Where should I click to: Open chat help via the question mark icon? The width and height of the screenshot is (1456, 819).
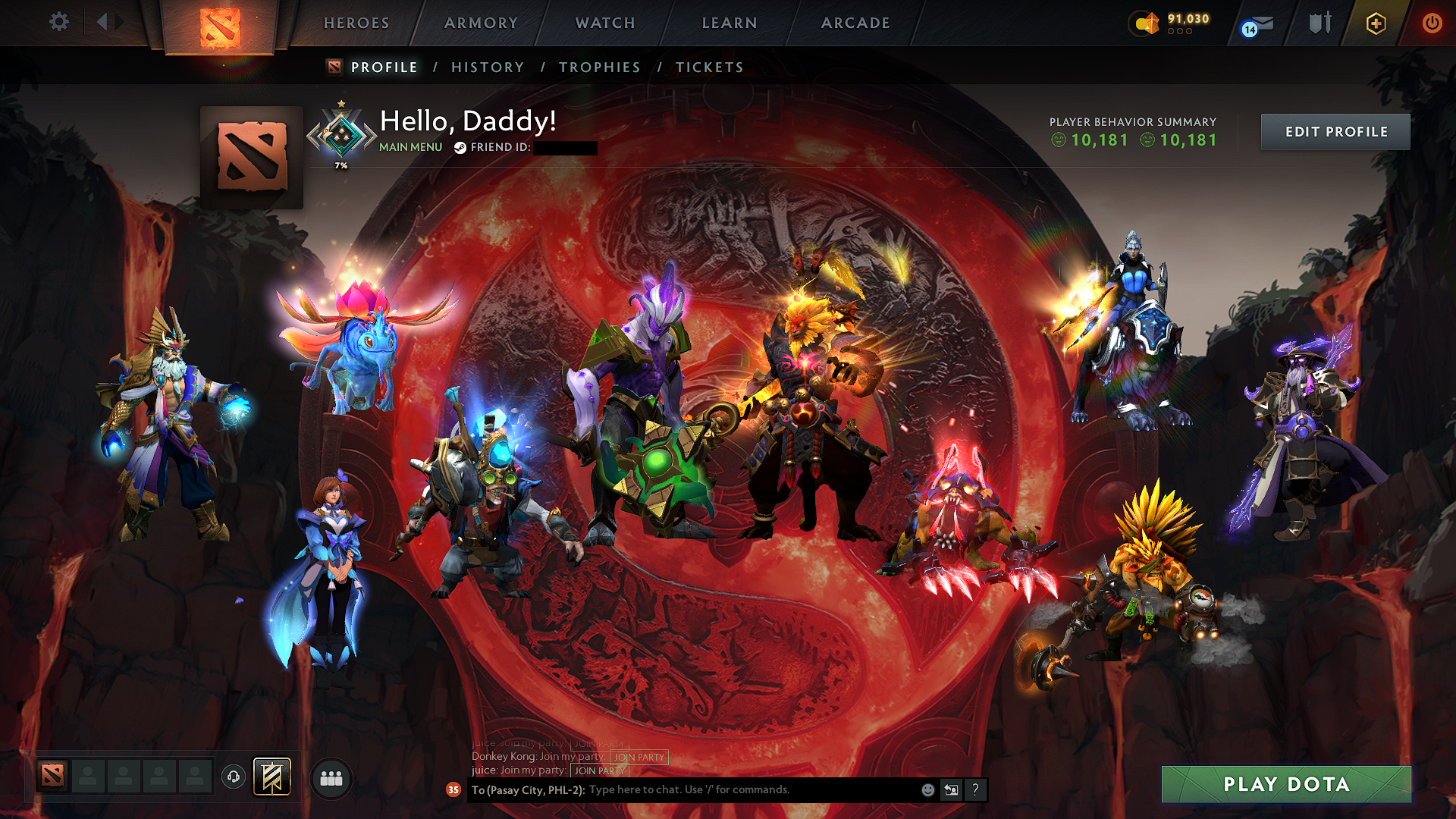[974, 790]
